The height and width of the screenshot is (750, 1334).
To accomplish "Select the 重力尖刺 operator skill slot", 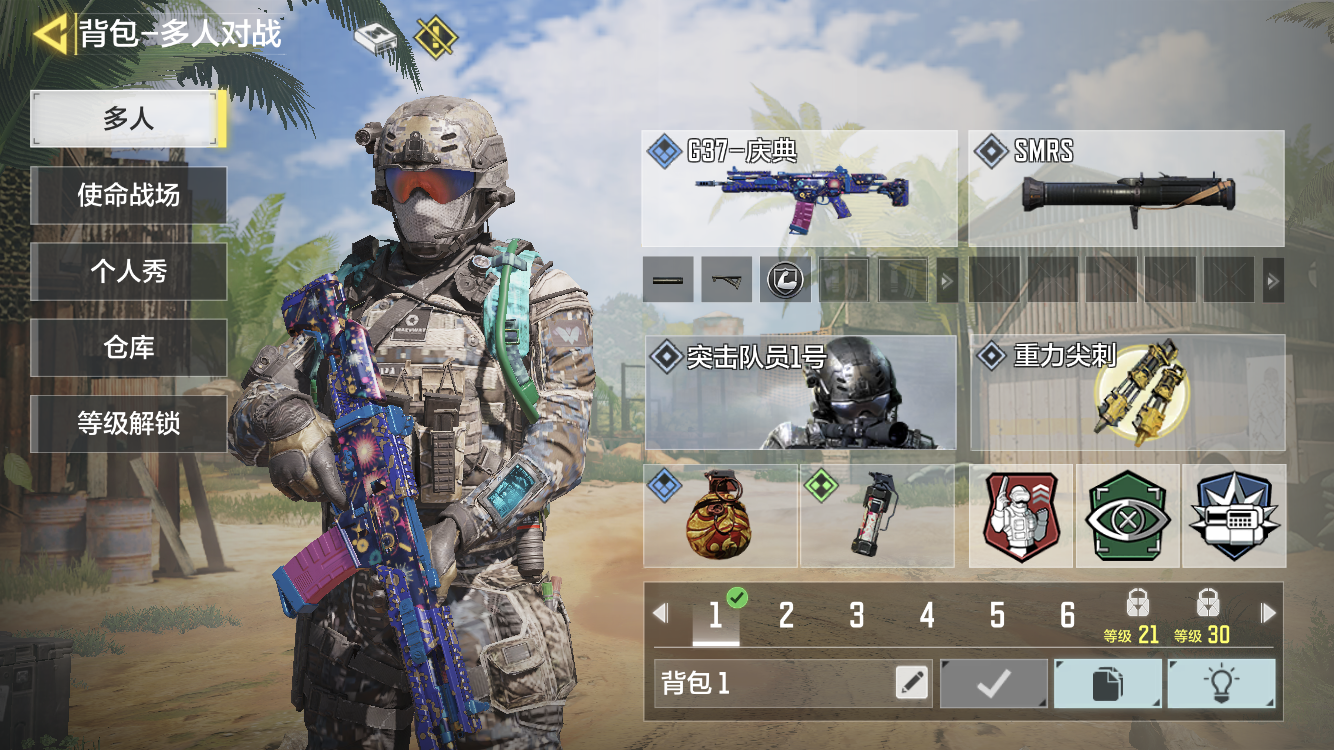I will pyautogui.click(x=1127, y=392).
